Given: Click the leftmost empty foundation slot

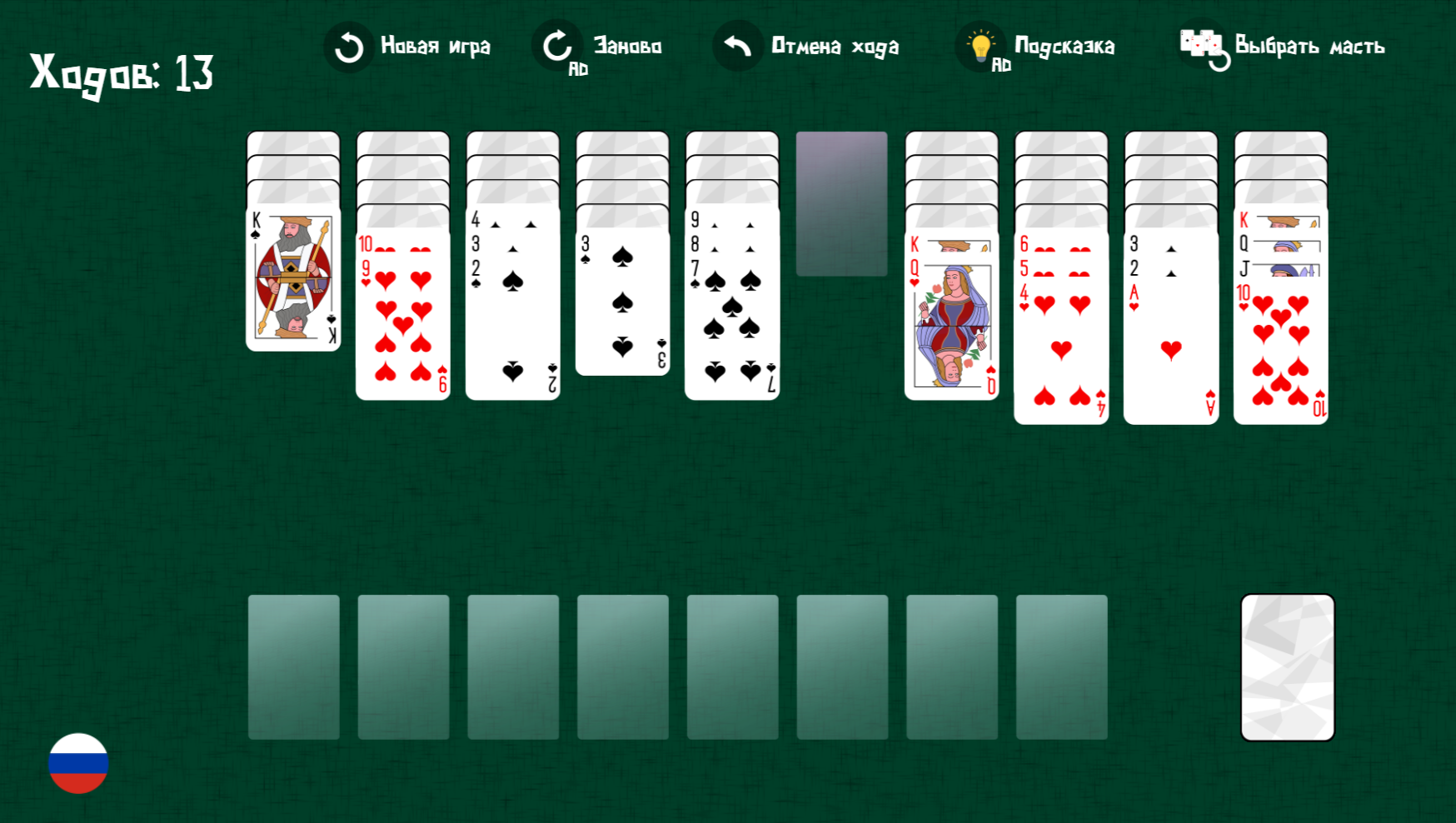Looking at the screenshot, I should [x=296, y=665].
